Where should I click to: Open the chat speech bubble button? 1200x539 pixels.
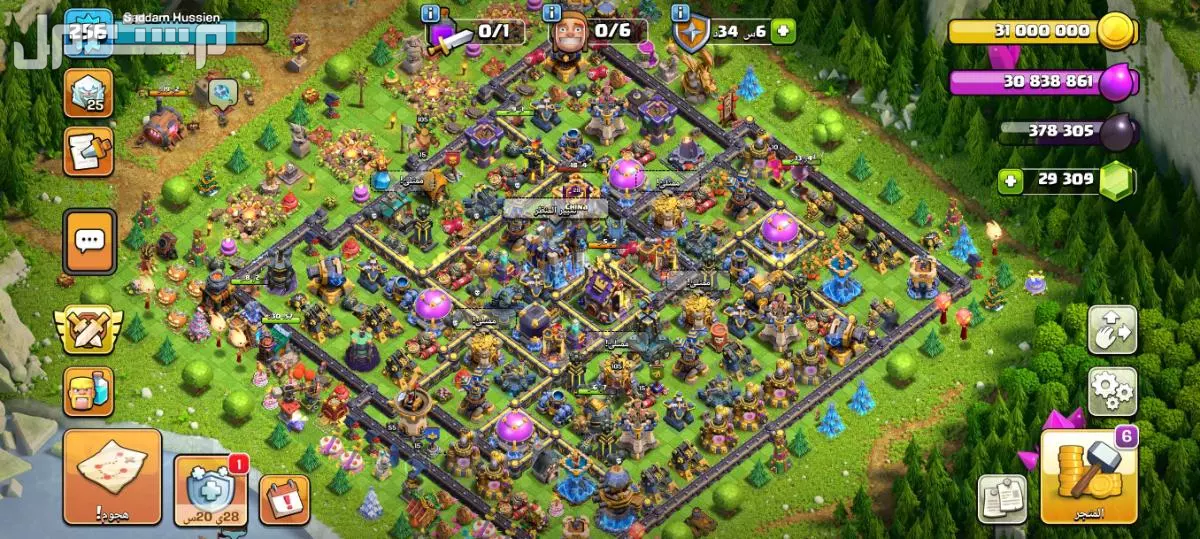89,241
